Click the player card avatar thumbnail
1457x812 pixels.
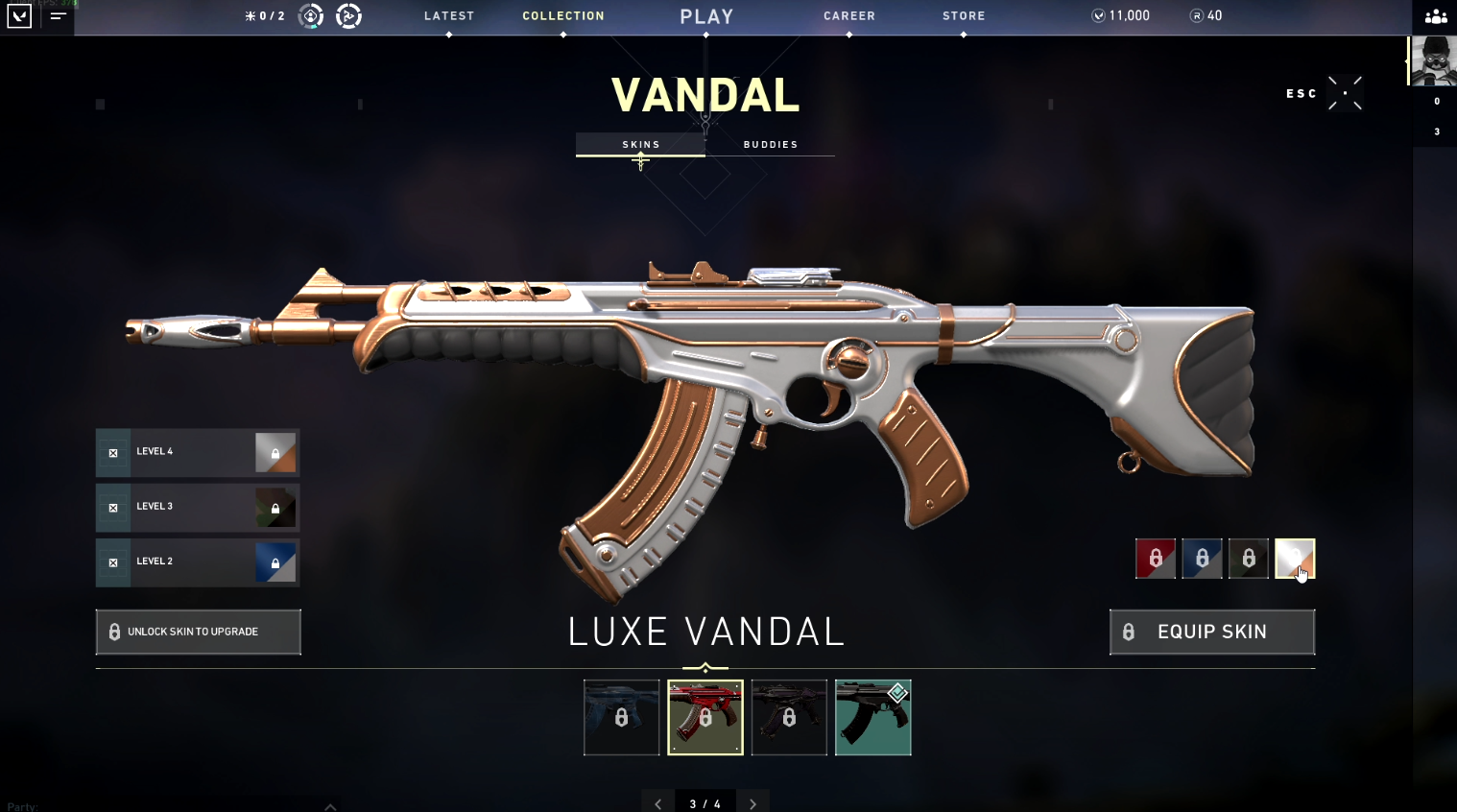coord(1433,60)
